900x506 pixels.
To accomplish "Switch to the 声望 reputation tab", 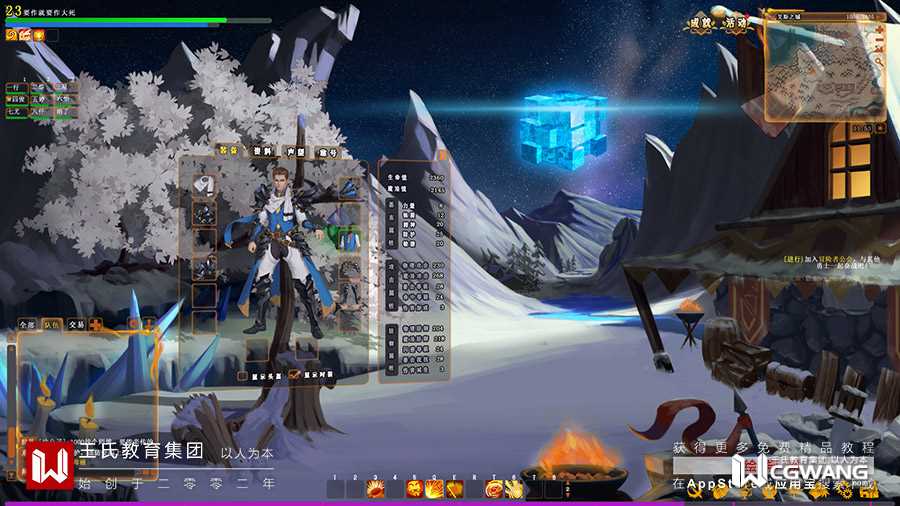I will (x=295, y=152).
